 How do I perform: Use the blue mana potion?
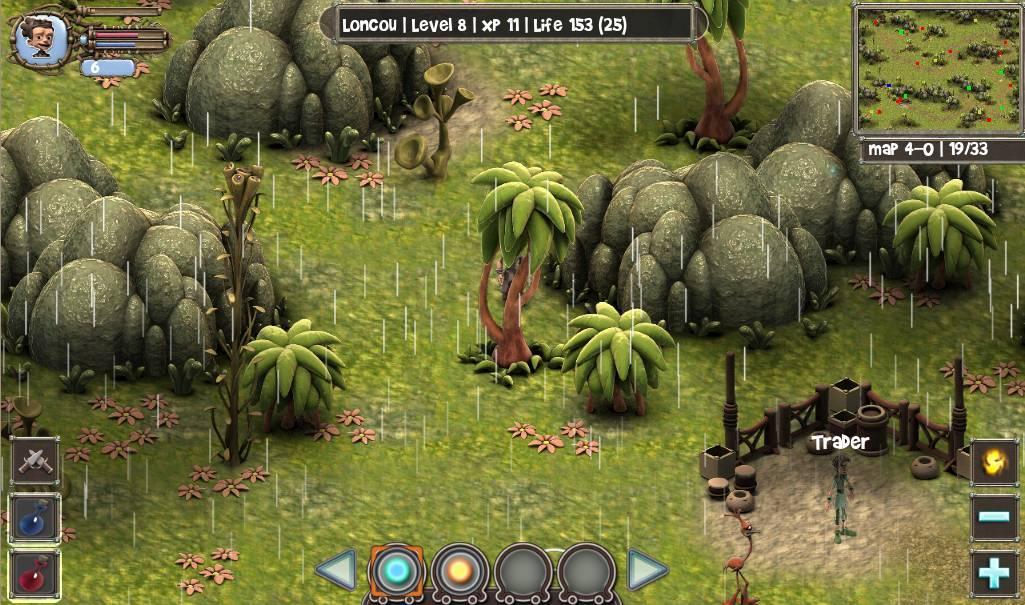36,518
